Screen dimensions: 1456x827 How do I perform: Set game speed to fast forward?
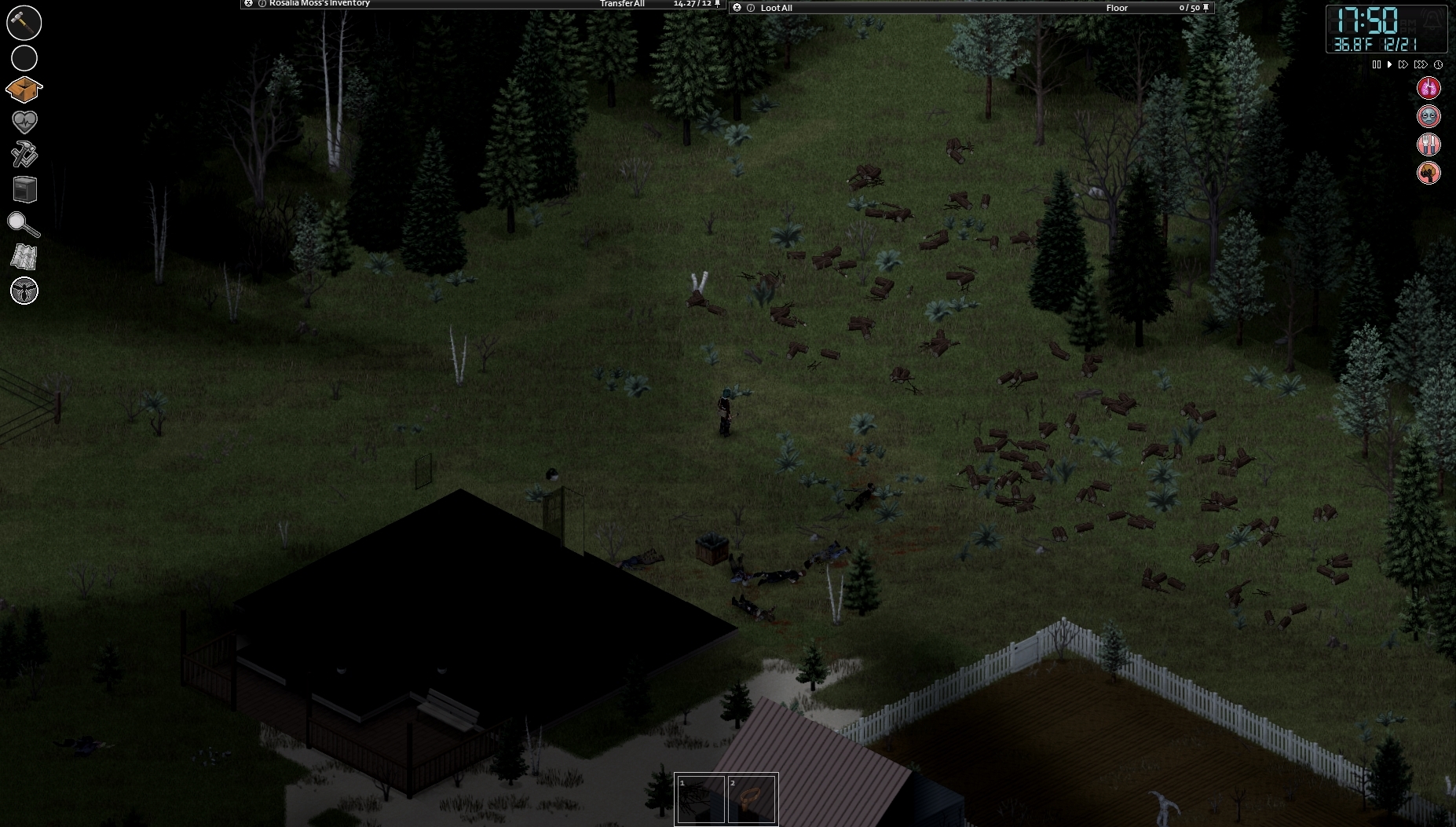click(x=1403, y=64)
